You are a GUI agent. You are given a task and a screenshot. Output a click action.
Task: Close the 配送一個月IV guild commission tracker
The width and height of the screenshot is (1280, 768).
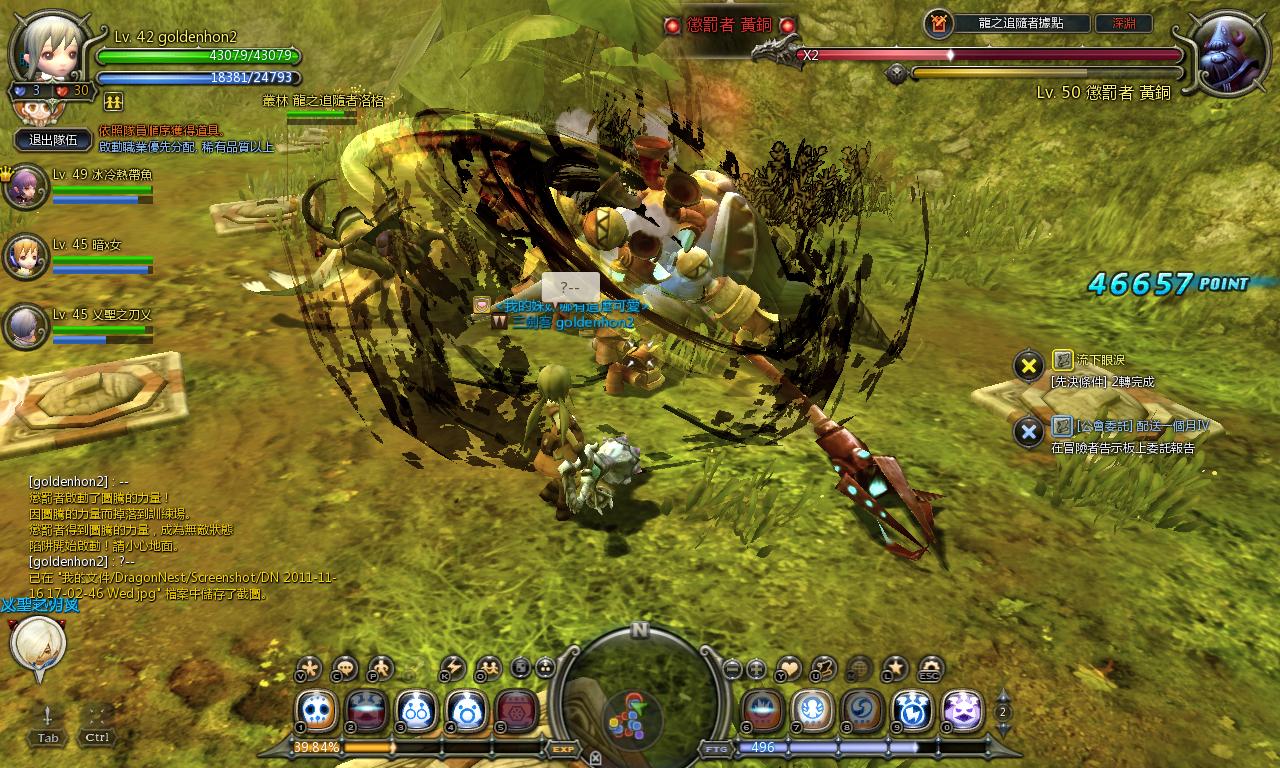click(1028, 432)
